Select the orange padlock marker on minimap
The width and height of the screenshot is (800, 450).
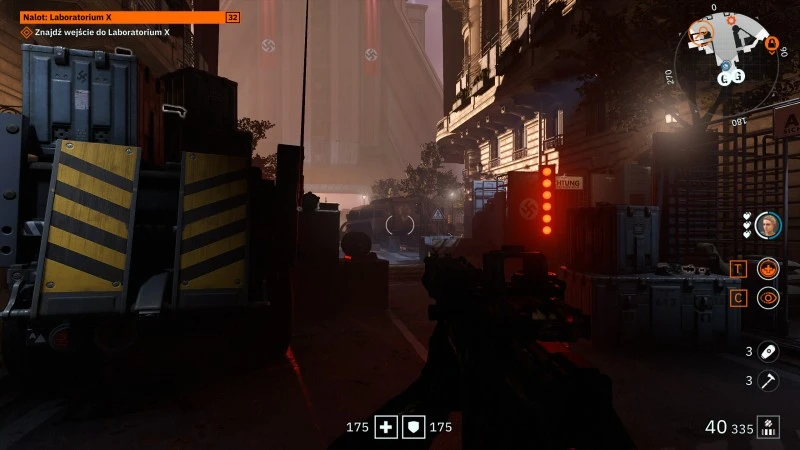[771, 44]
